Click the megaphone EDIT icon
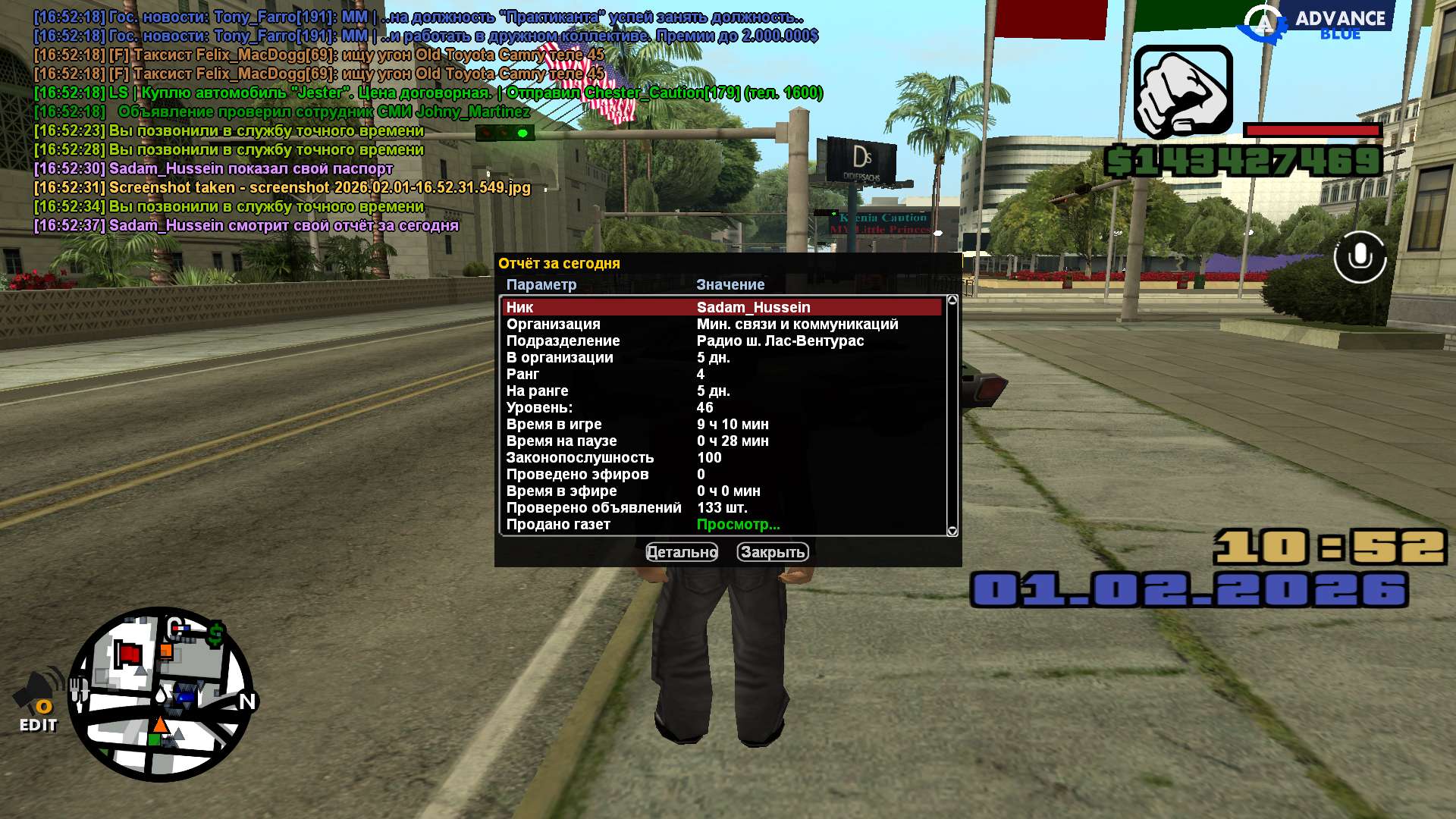Screen dimensions: 1456x819 (x=38, y=701)
